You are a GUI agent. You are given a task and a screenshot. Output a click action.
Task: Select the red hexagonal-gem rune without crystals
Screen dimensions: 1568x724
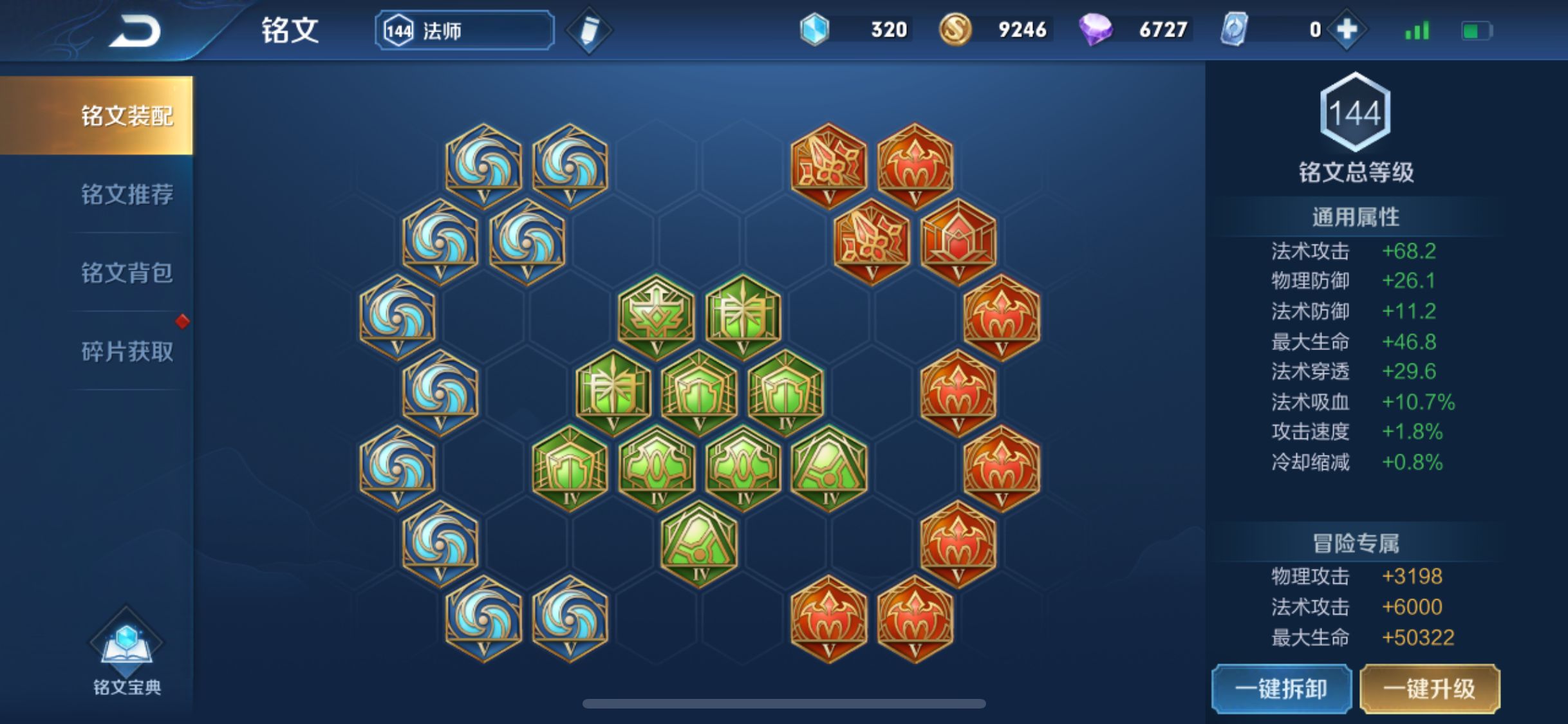958,242
